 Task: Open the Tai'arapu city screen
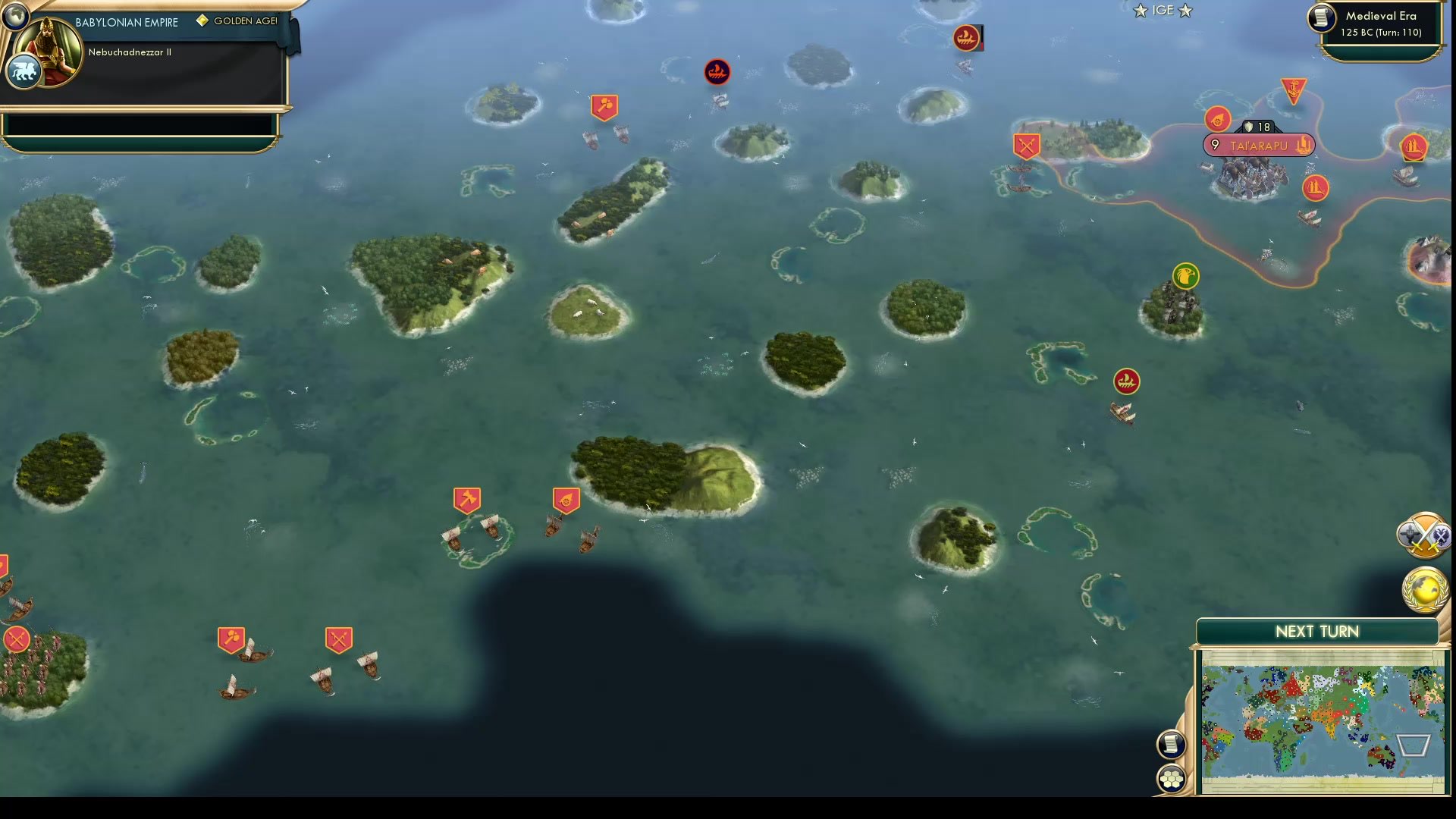click(1259, 144)
